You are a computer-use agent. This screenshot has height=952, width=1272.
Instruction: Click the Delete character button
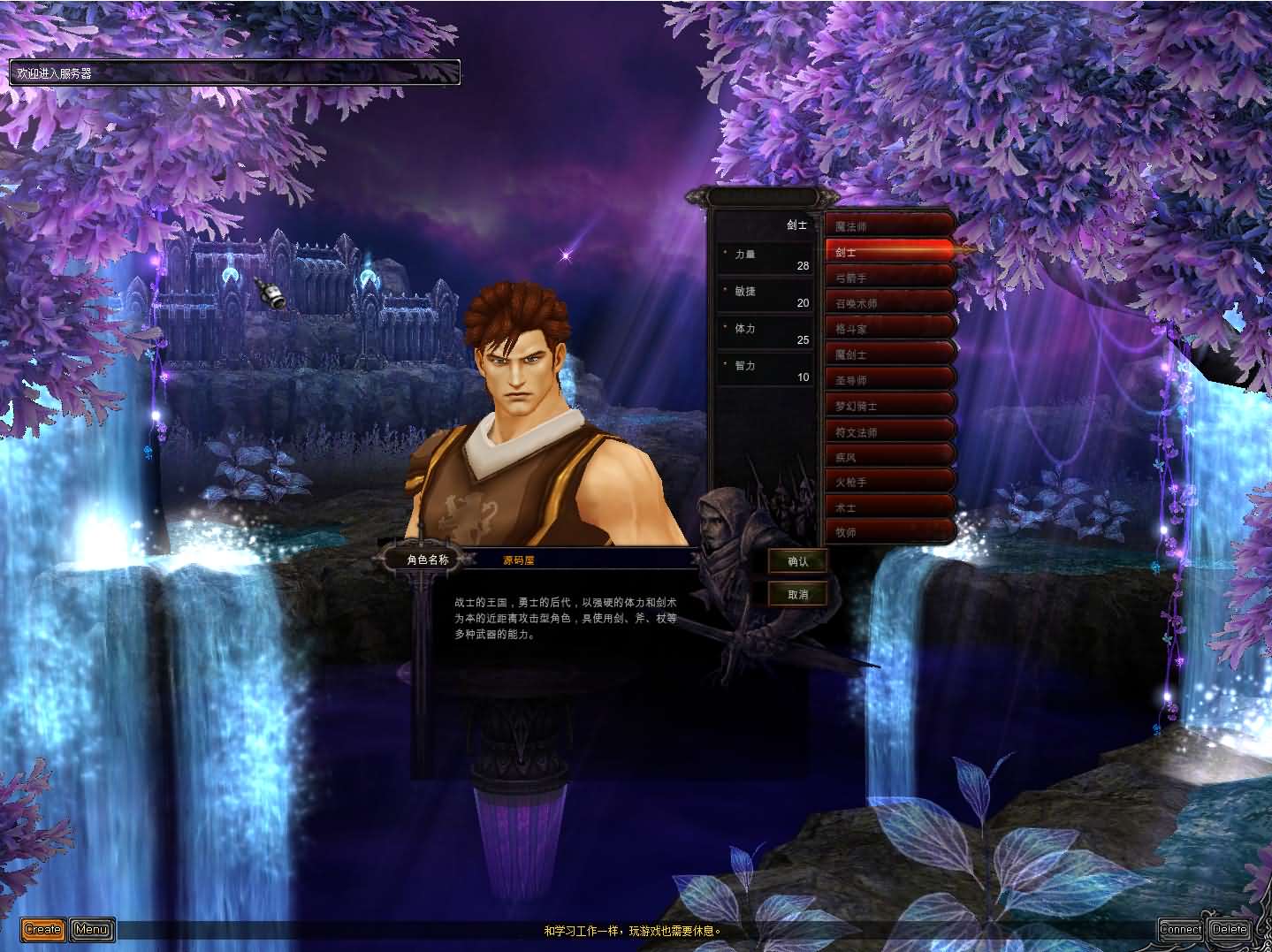point(1230,929)
